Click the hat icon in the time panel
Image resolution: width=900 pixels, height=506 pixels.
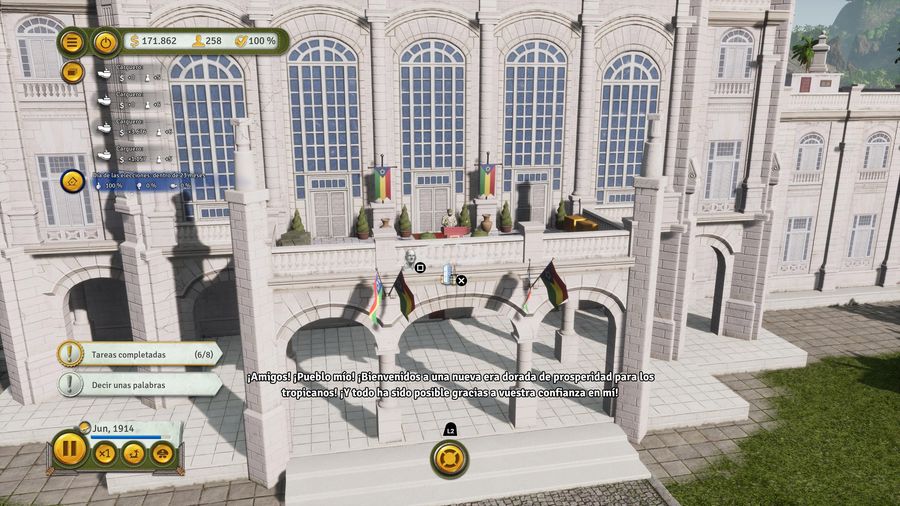pos(162,453)
